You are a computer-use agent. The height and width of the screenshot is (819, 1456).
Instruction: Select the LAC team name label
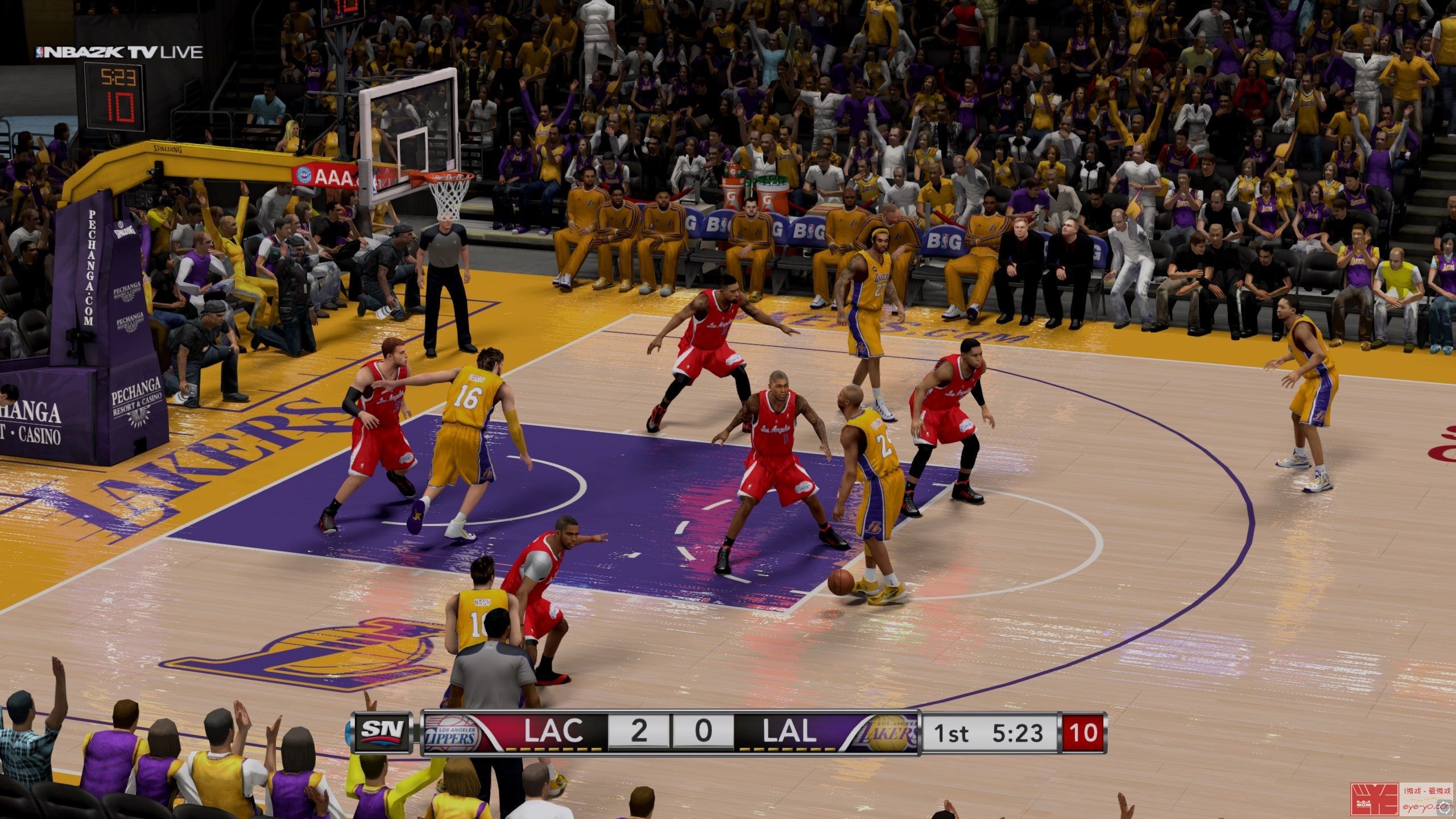click(555, 731)
